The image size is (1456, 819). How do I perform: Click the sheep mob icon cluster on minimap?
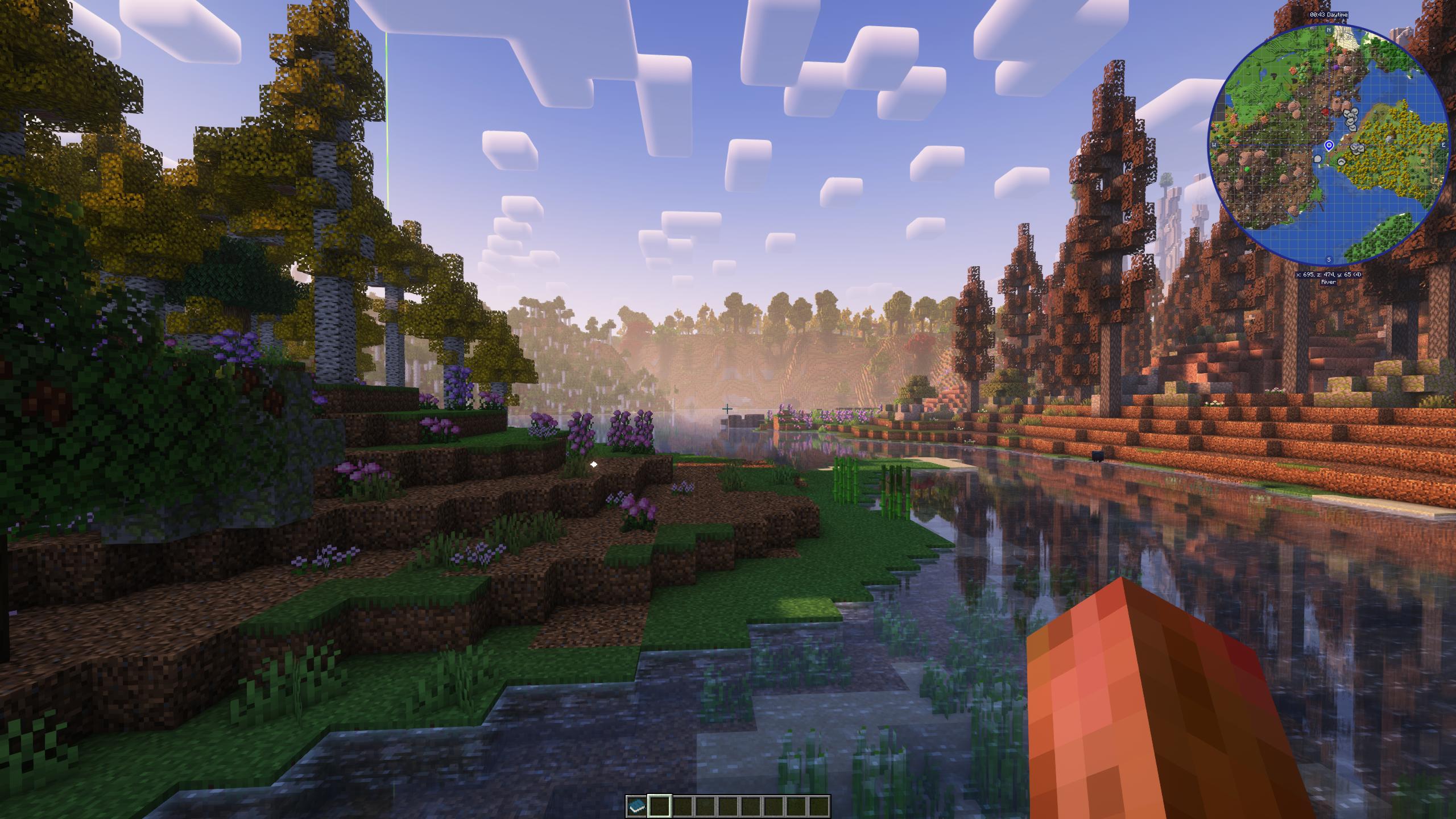(x=1350, y=118)
